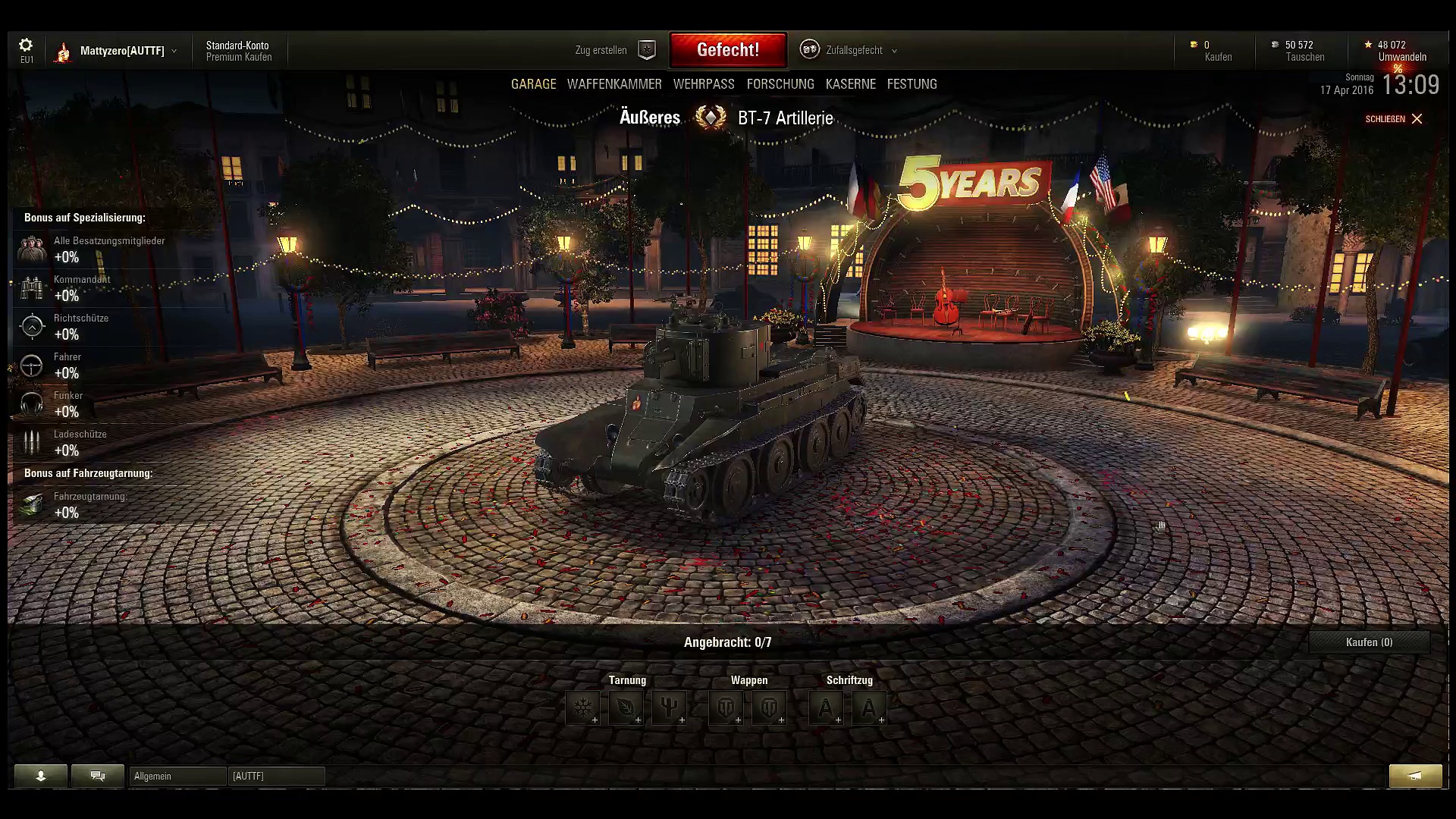Switch to the Waffenkammer tab
Screen dimensions: 1456x819
click(614, 84)
